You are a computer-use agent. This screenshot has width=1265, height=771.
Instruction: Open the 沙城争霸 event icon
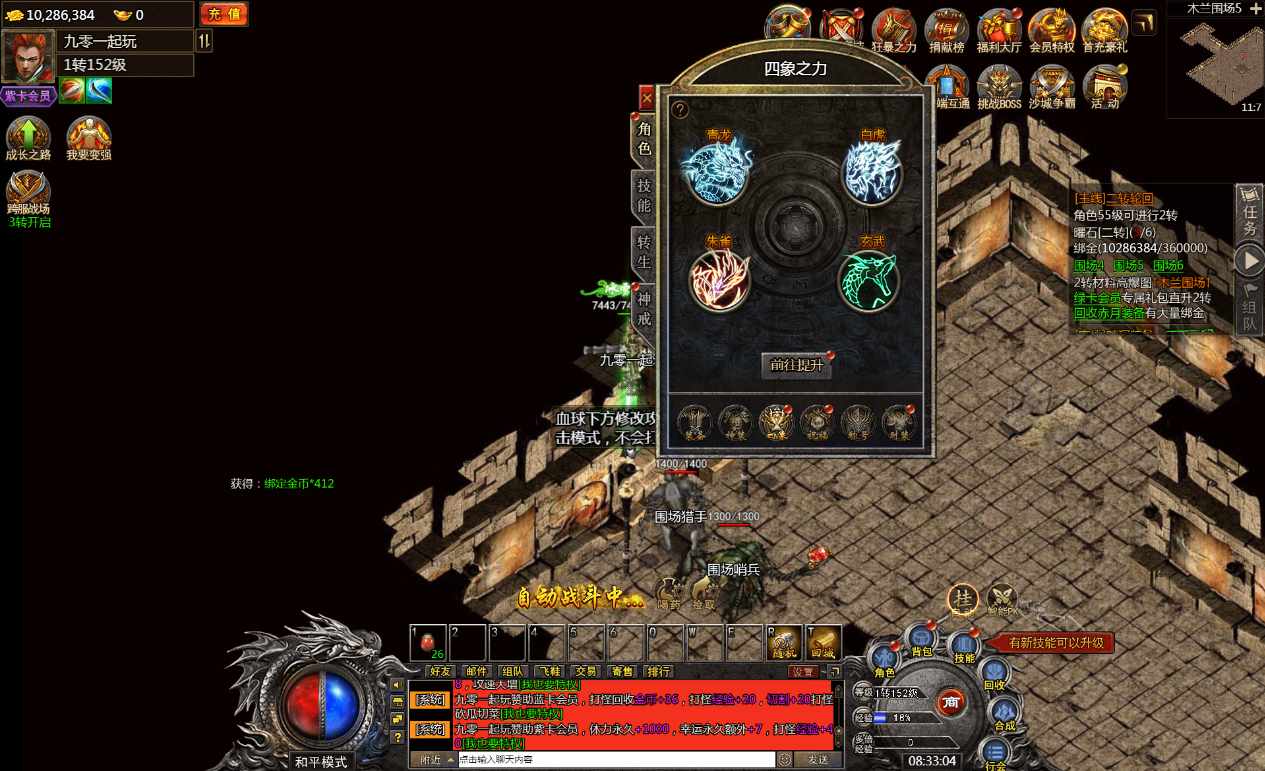pyautogui.click(x=1051, y=87)
